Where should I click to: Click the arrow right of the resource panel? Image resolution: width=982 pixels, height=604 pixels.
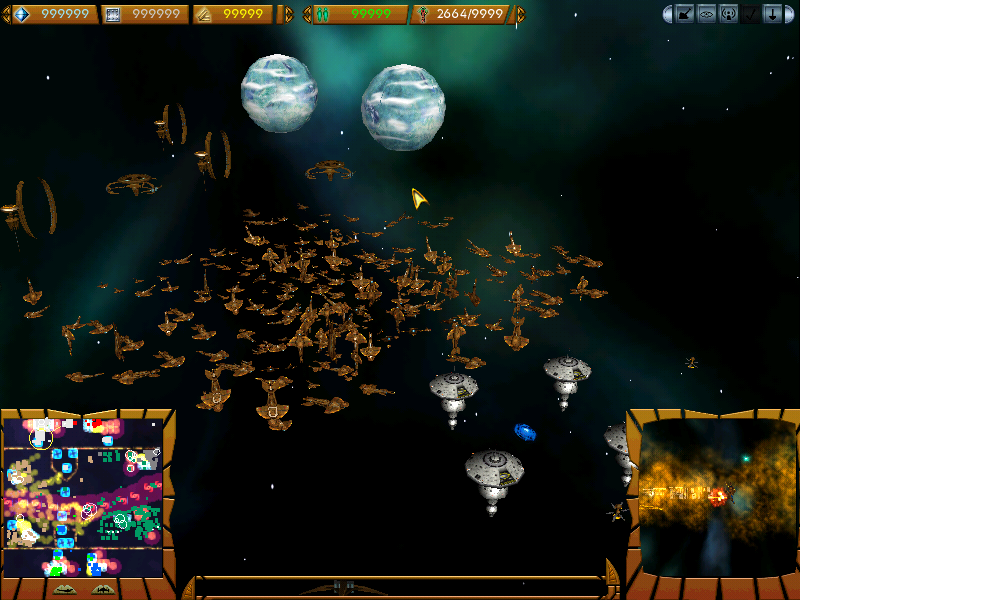(x=290, y=14)
